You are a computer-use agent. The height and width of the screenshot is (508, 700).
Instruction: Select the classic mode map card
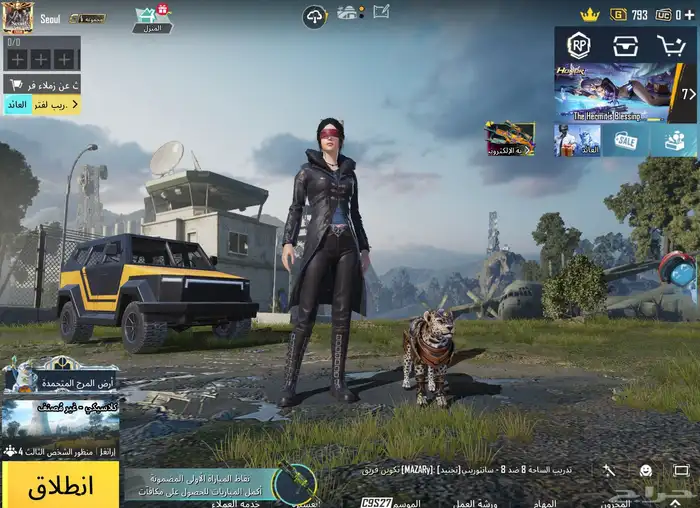point(60,418)
